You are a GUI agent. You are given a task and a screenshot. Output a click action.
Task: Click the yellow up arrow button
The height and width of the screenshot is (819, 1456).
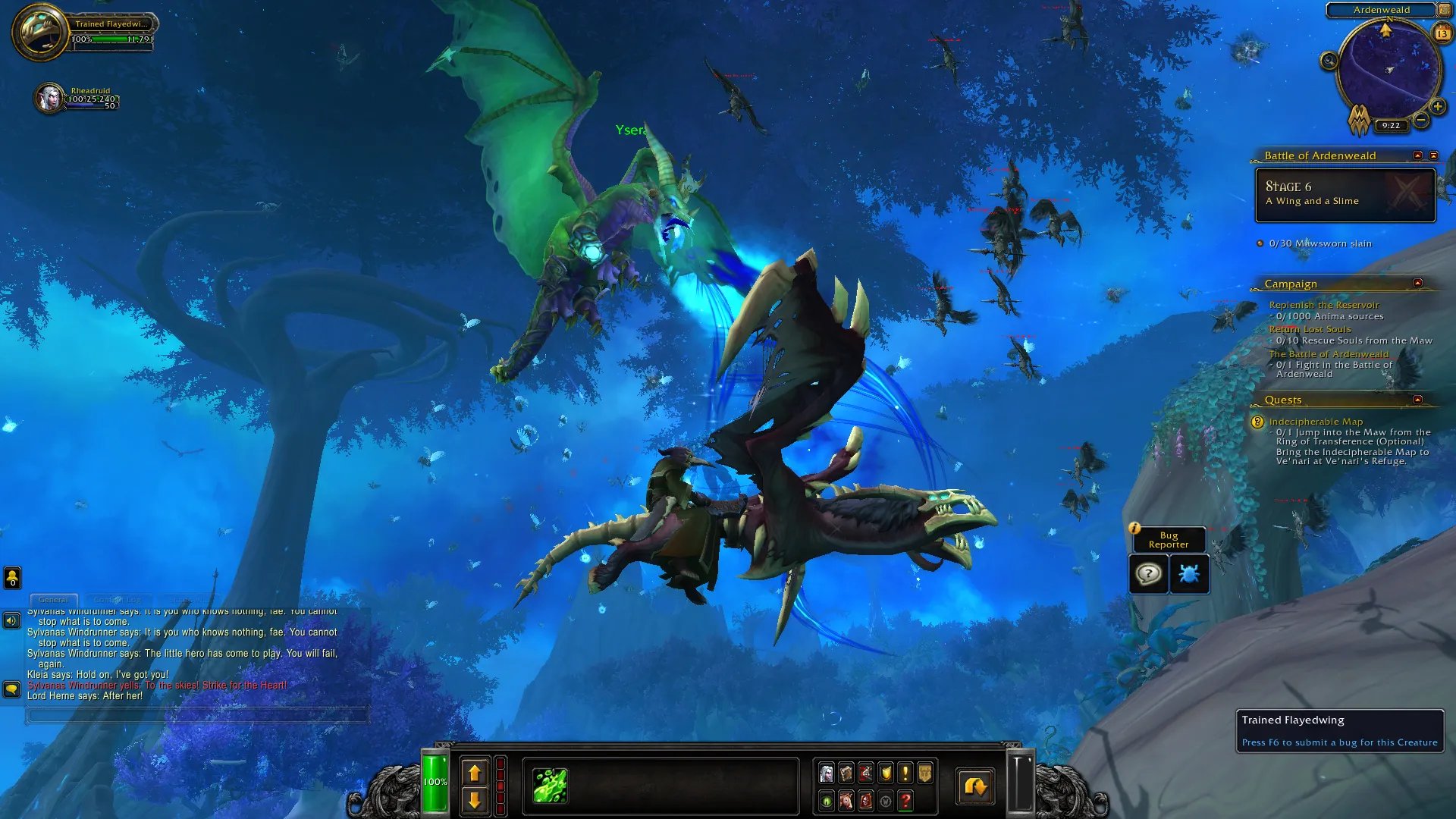475,773
